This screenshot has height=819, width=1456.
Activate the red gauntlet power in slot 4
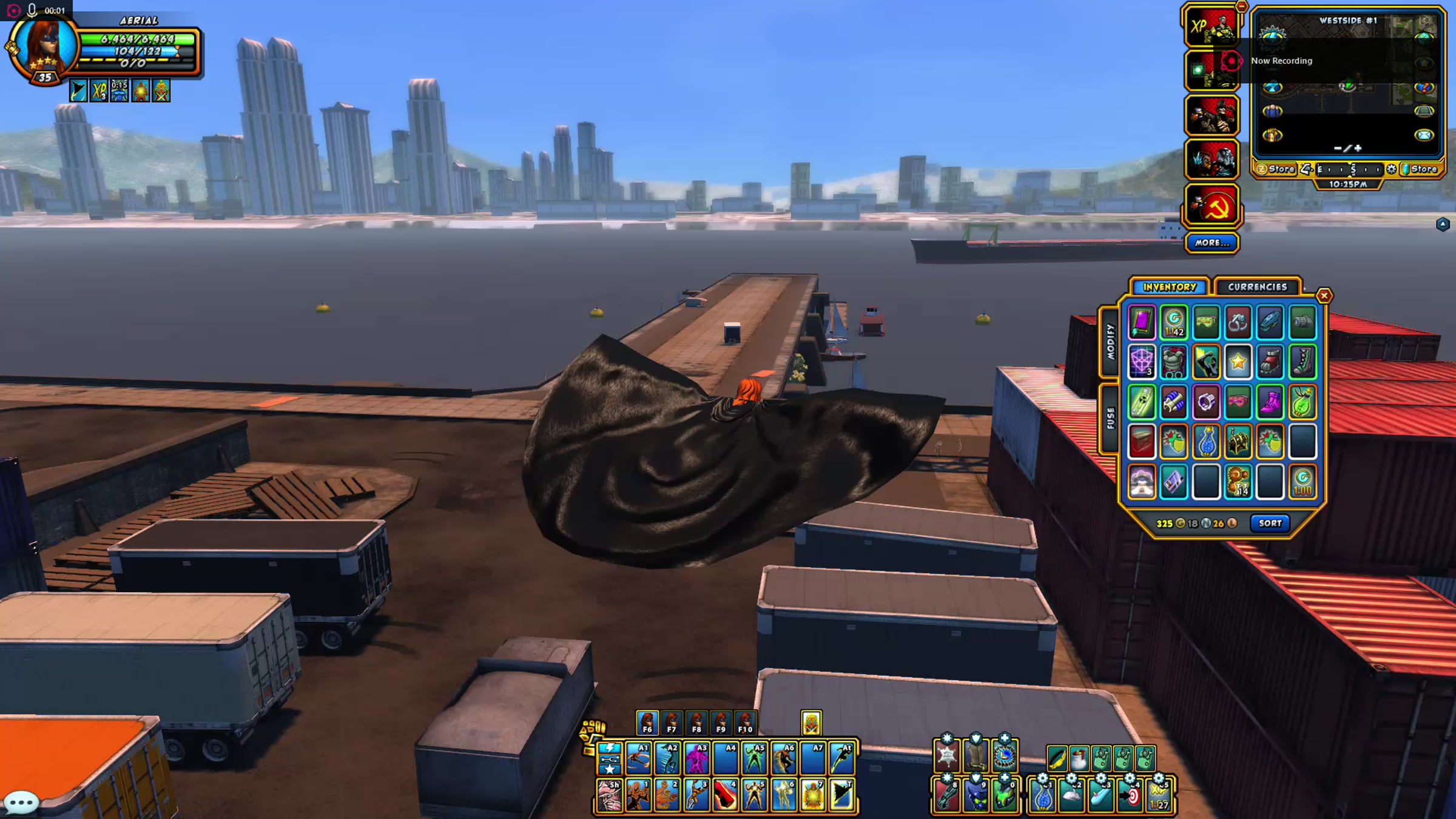pos(726,795)
